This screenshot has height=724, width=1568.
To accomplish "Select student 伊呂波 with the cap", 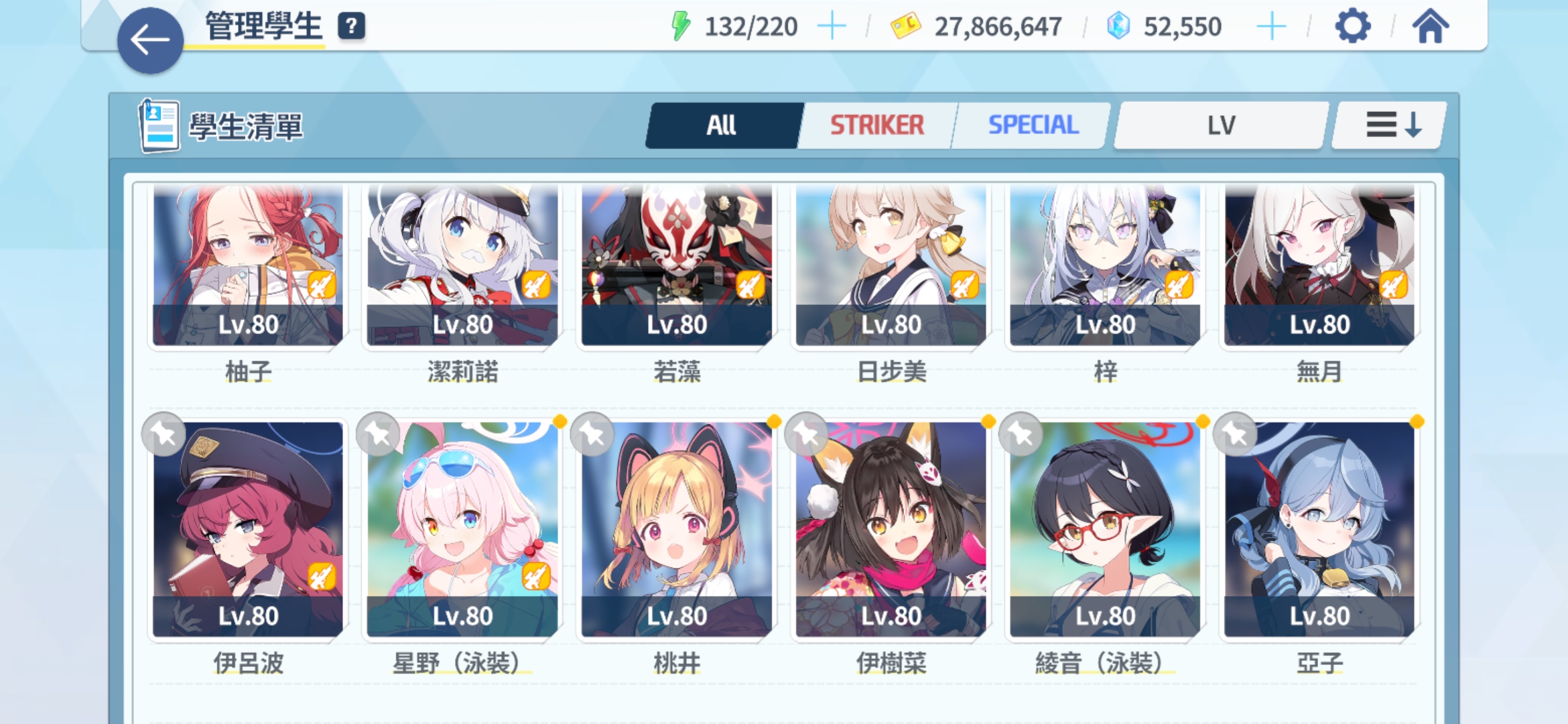I will (248, 530).
